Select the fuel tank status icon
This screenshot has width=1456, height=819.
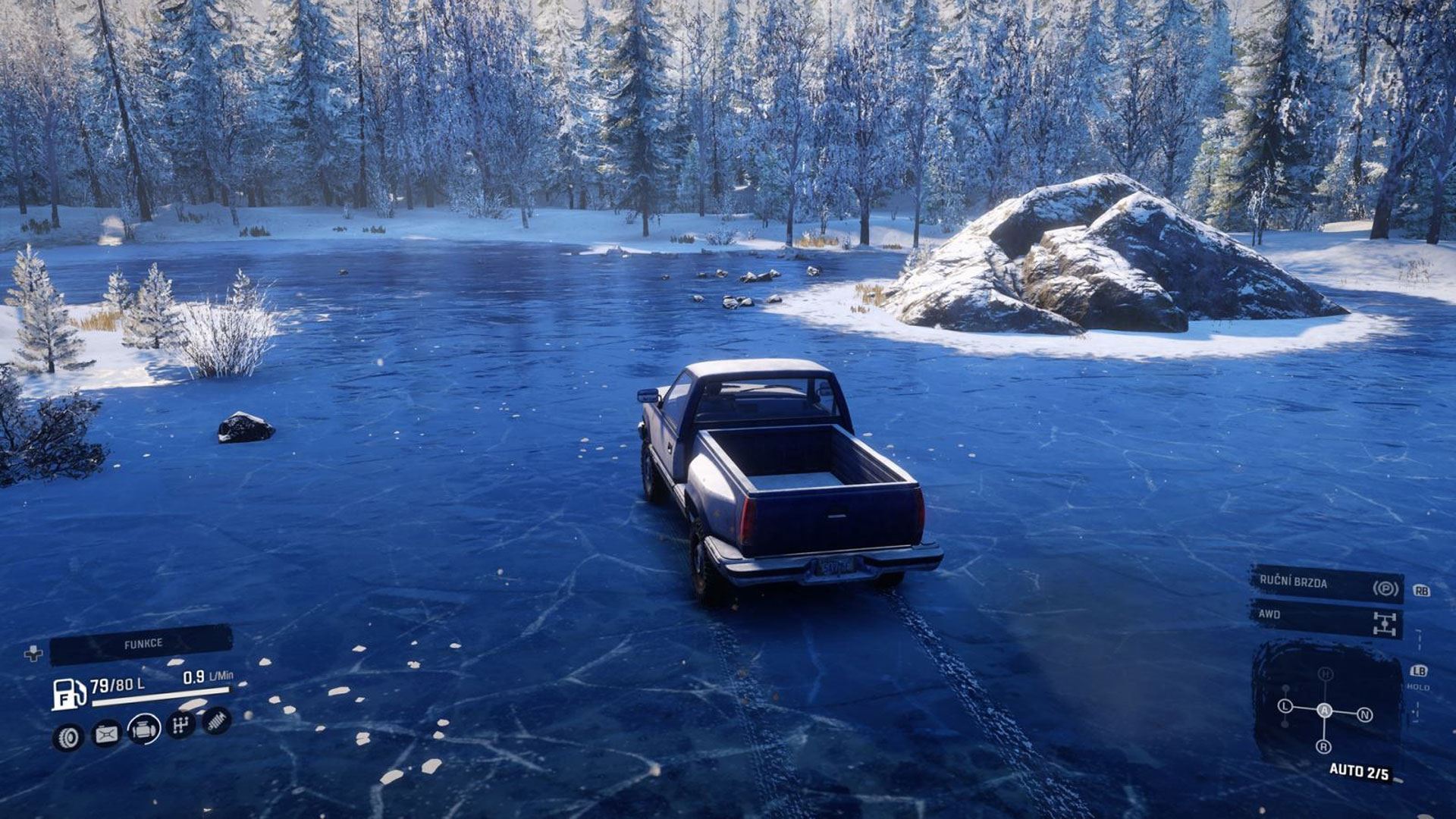[x=106, y=733]
